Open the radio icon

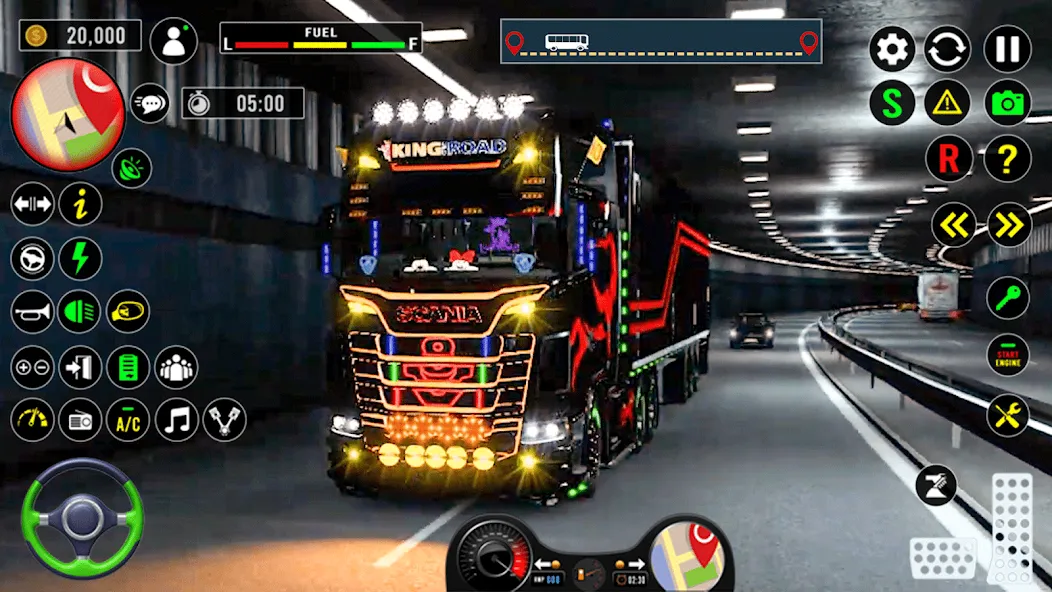[79, 420]
